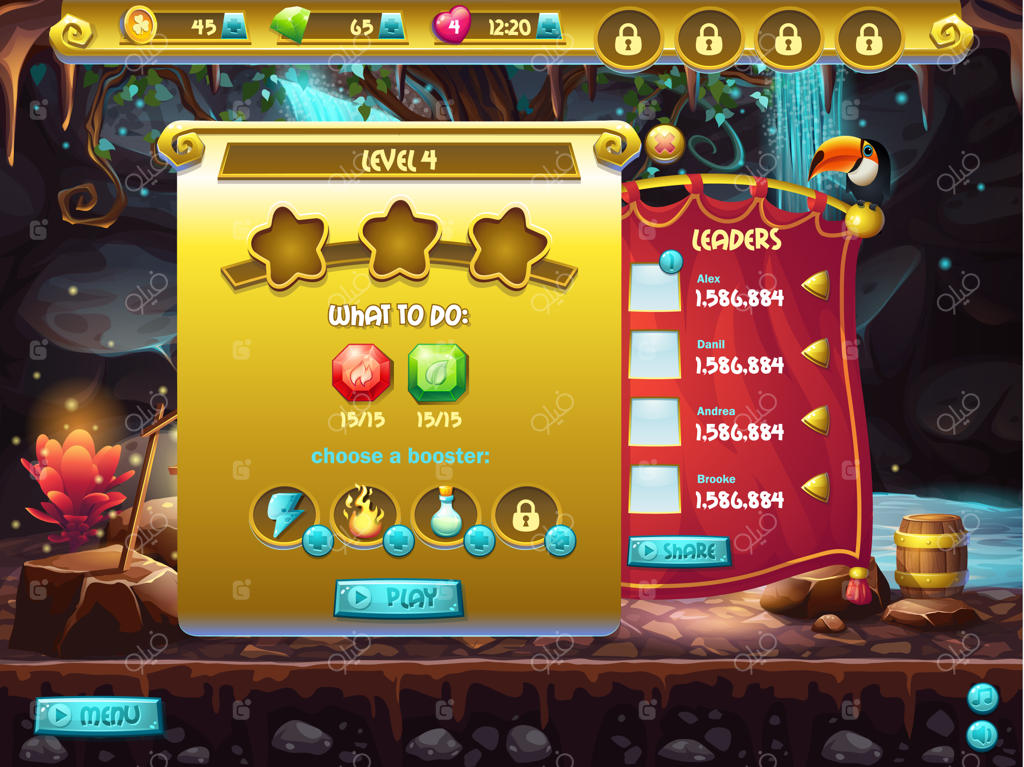Add more gold coins
The image size is (1024, 767).
(x=234, y=28)
